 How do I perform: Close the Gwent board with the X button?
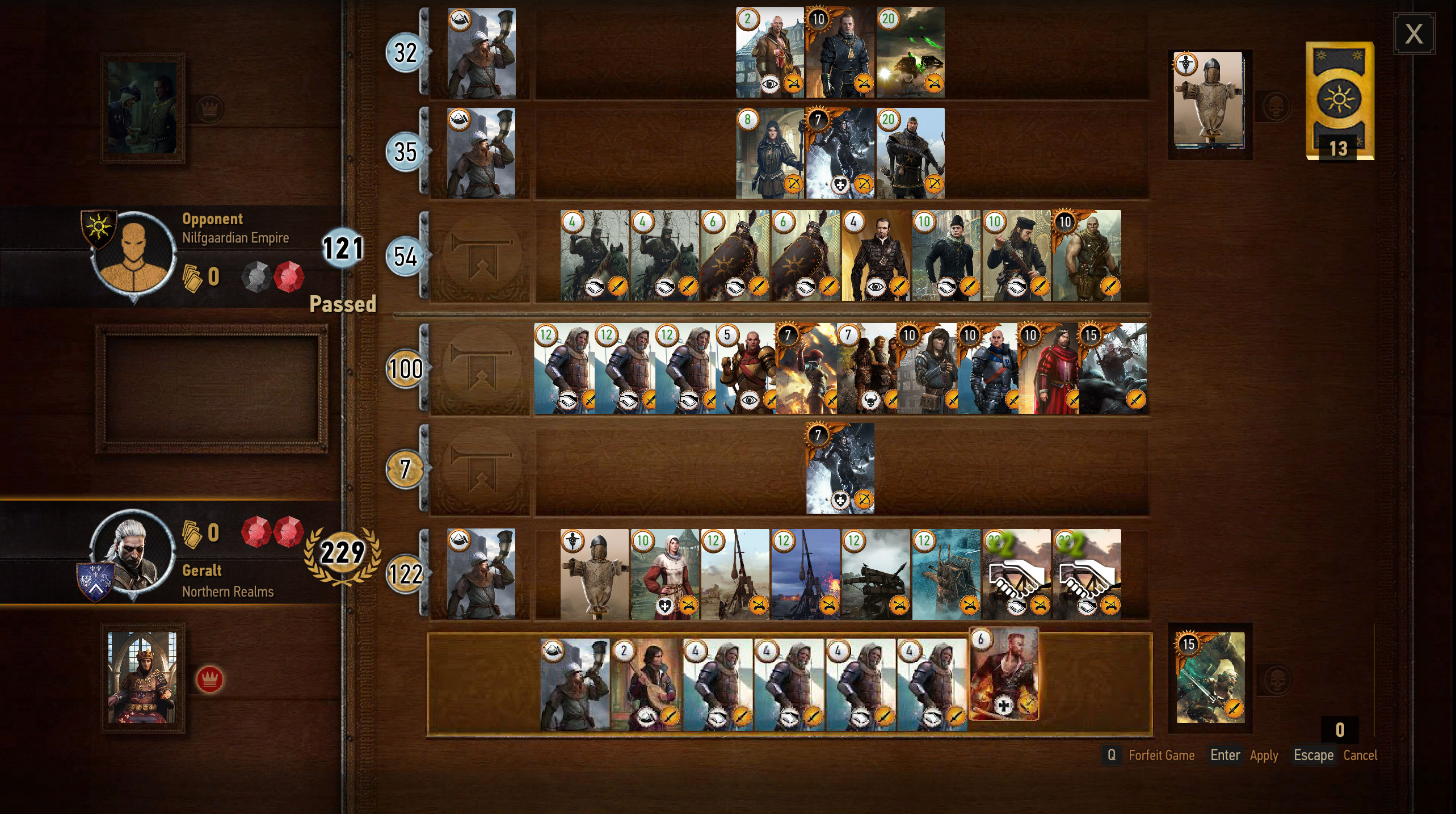[1413, 34]
